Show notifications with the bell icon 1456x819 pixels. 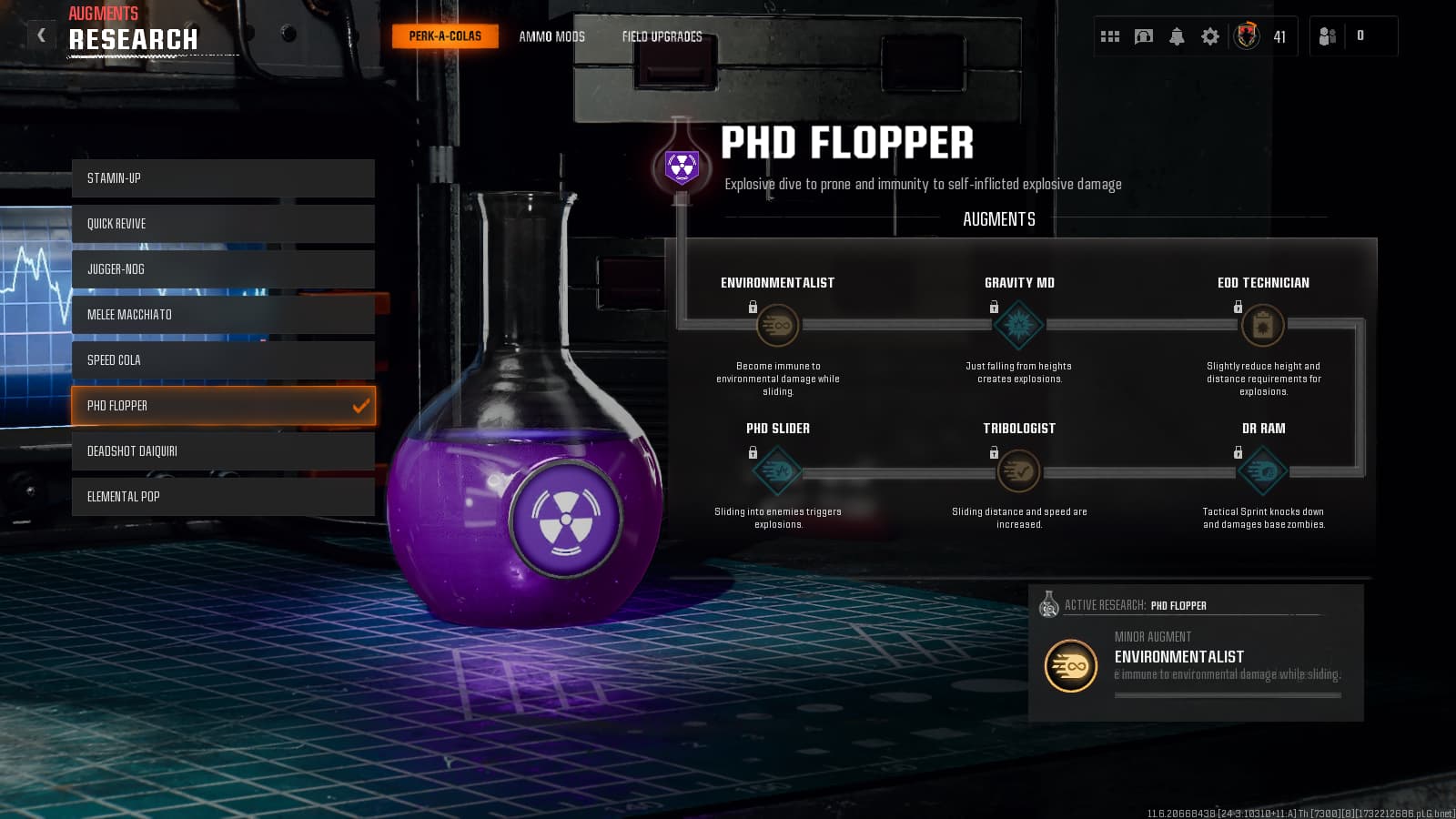(x=1177, y=36)
